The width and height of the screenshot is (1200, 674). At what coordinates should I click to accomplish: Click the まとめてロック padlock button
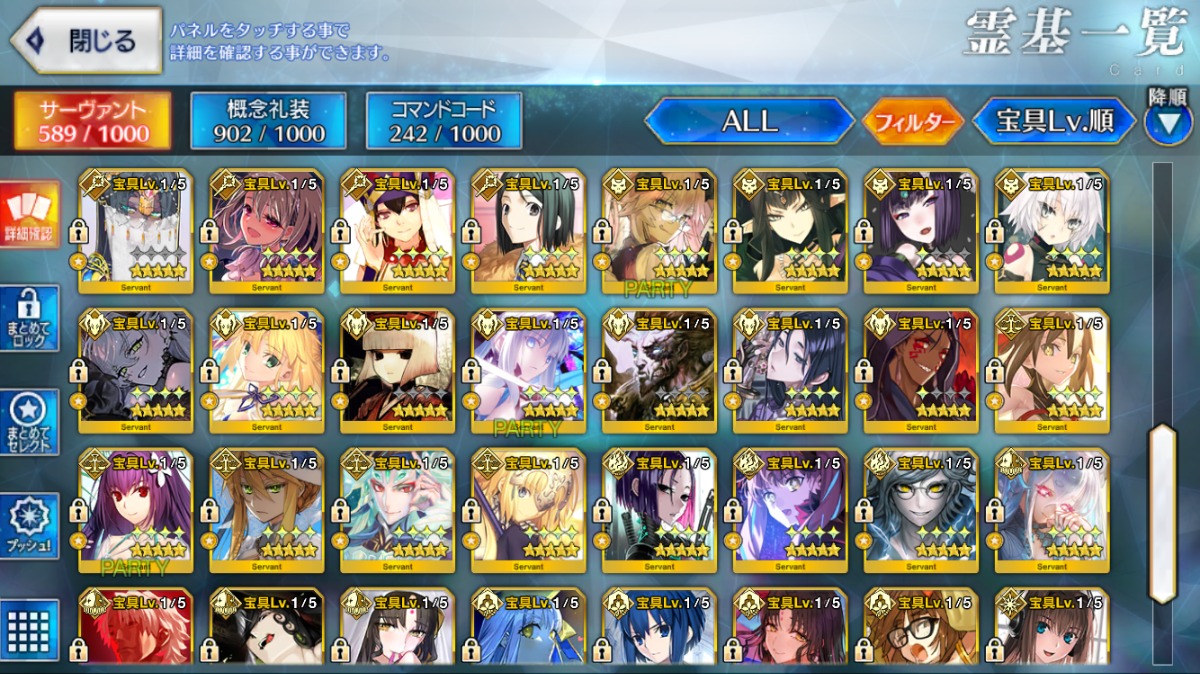pos(30,318)
